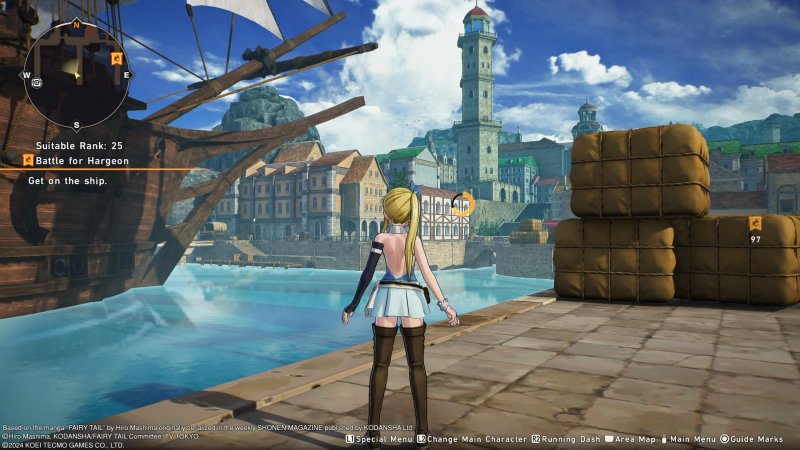Click the orange circular guide mark ahead
Screen dimensions: 800x450
coord(461,205)
